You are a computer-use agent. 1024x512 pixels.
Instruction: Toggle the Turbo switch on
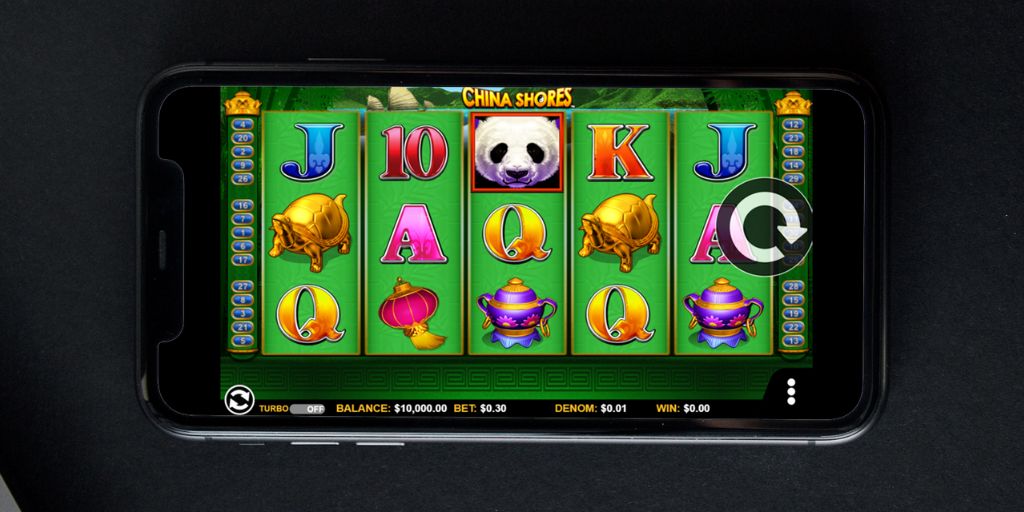click(305, 409)
